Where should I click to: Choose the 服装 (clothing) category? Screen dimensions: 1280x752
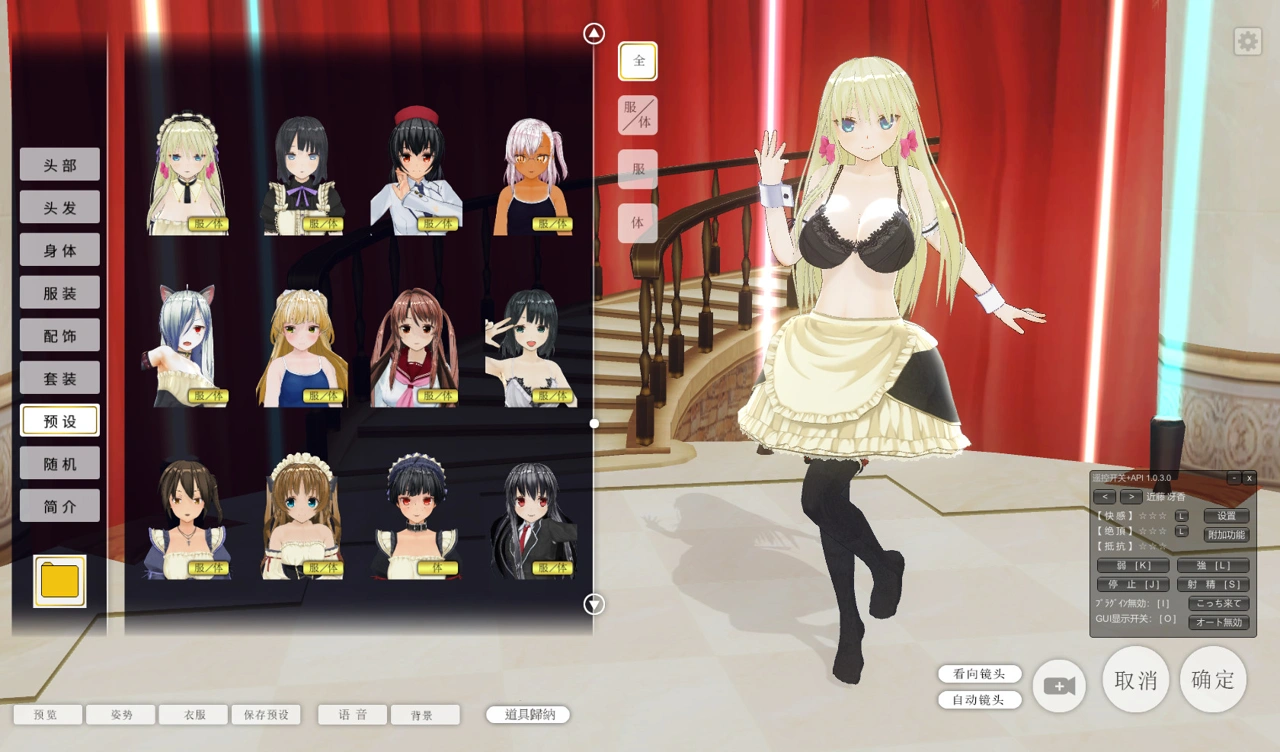pyautogui.click(x=60, y=292)
